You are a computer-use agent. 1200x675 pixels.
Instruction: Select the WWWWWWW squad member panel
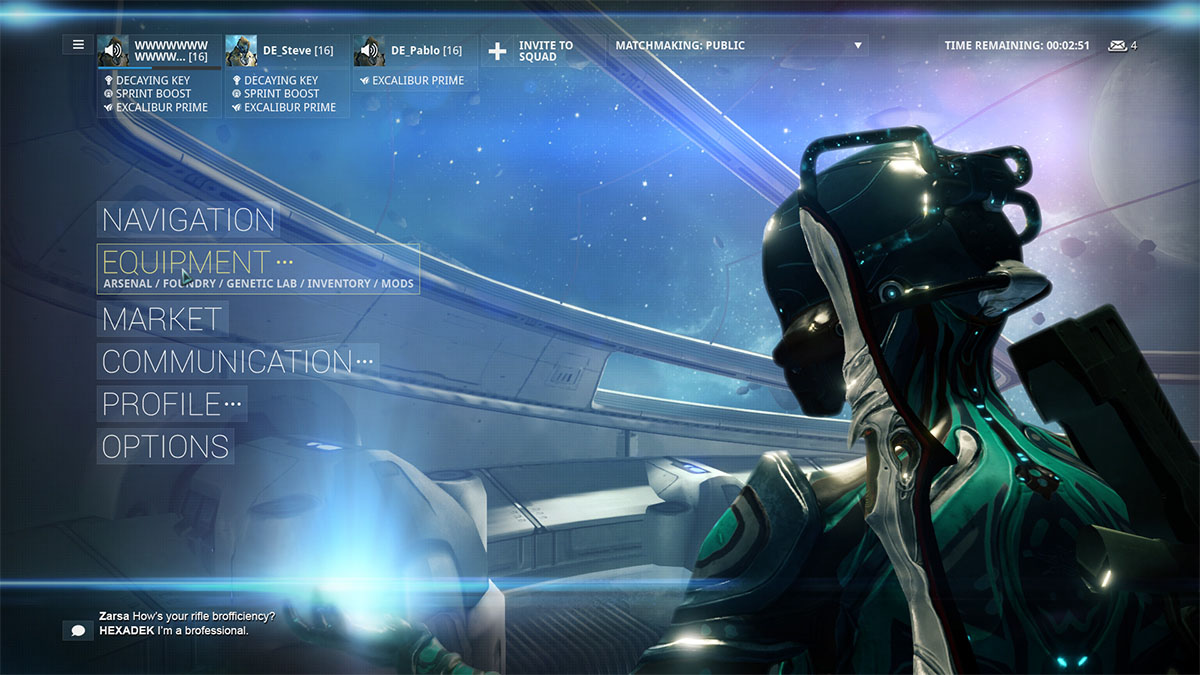tap(159, 51)
